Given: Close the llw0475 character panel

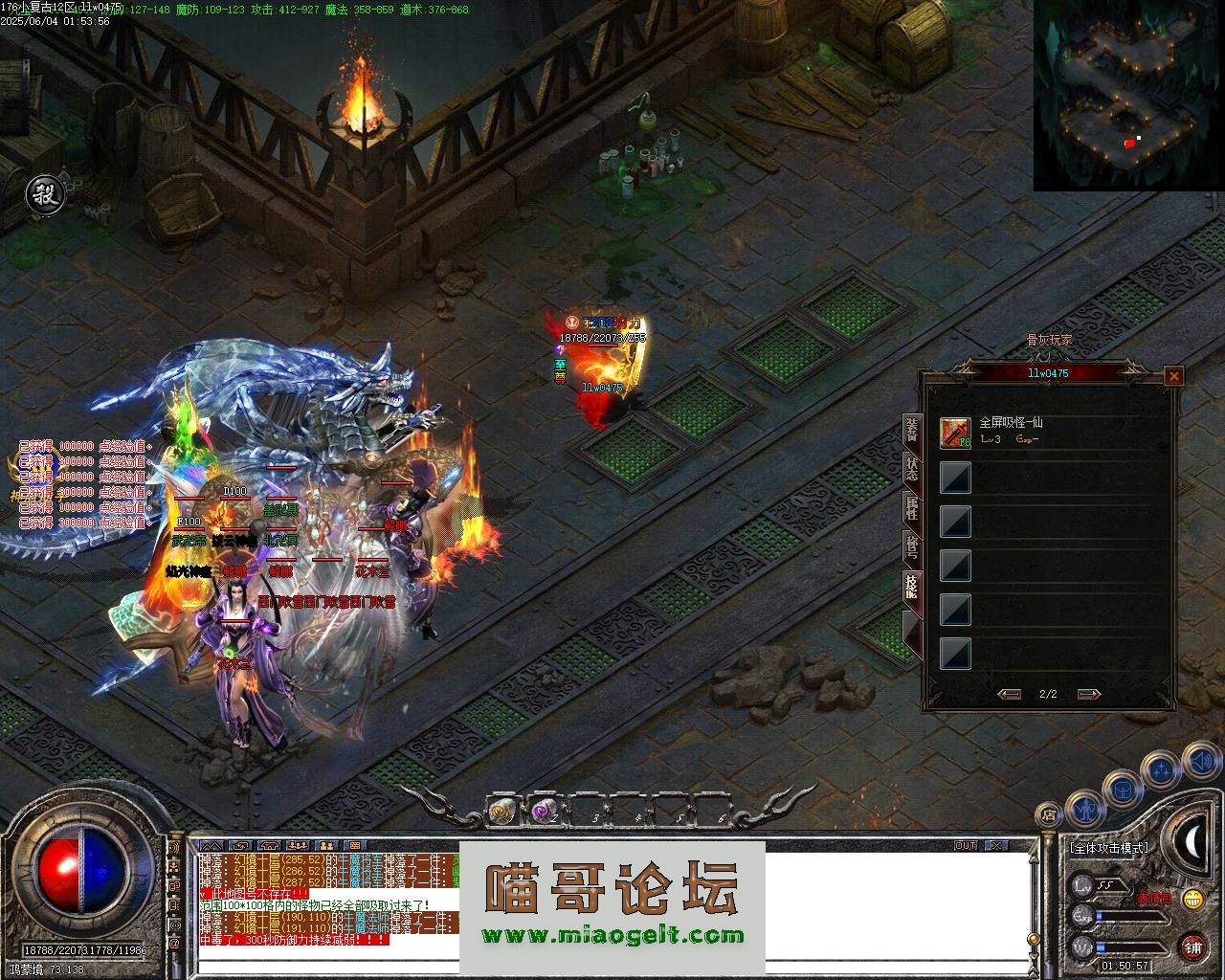Looking at the screenshot, I should (x=1173, y=376).
